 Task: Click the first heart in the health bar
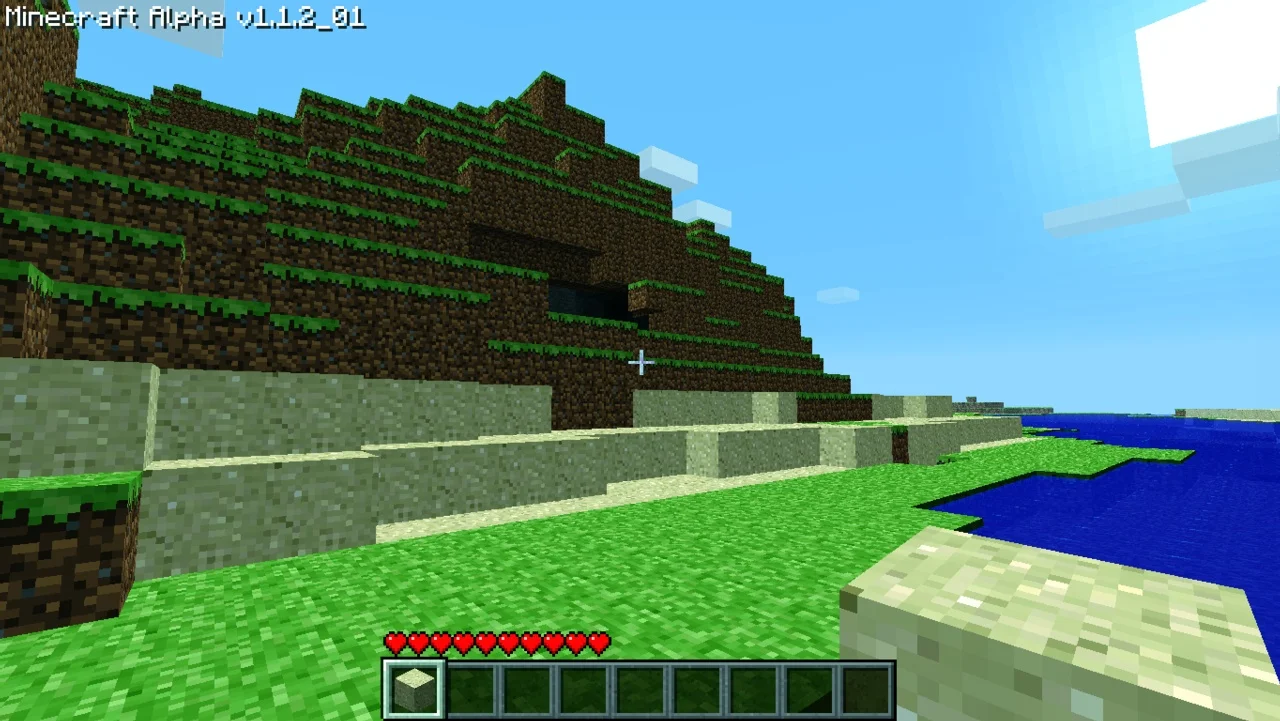pos(396,643)
